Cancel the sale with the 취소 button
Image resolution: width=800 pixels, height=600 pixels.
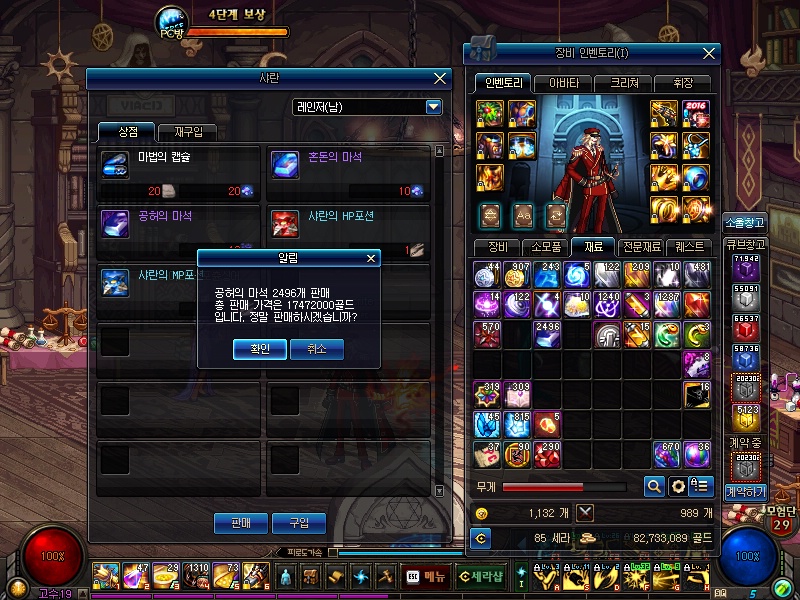pos(316,349)
